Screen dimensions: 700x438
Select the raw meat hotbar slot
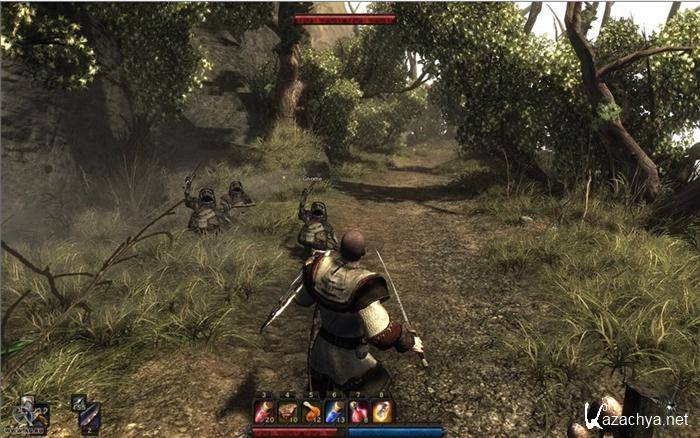[288, 411]
